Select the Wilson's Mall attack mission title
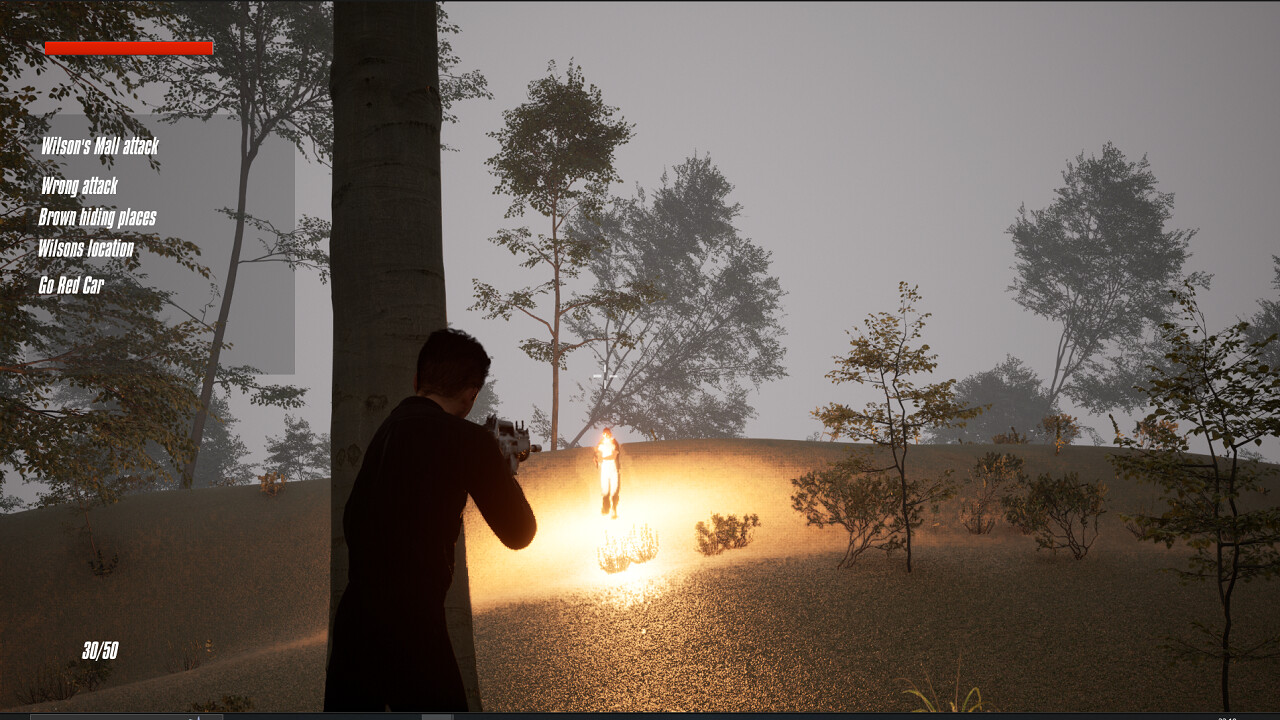 click(101, 145)
